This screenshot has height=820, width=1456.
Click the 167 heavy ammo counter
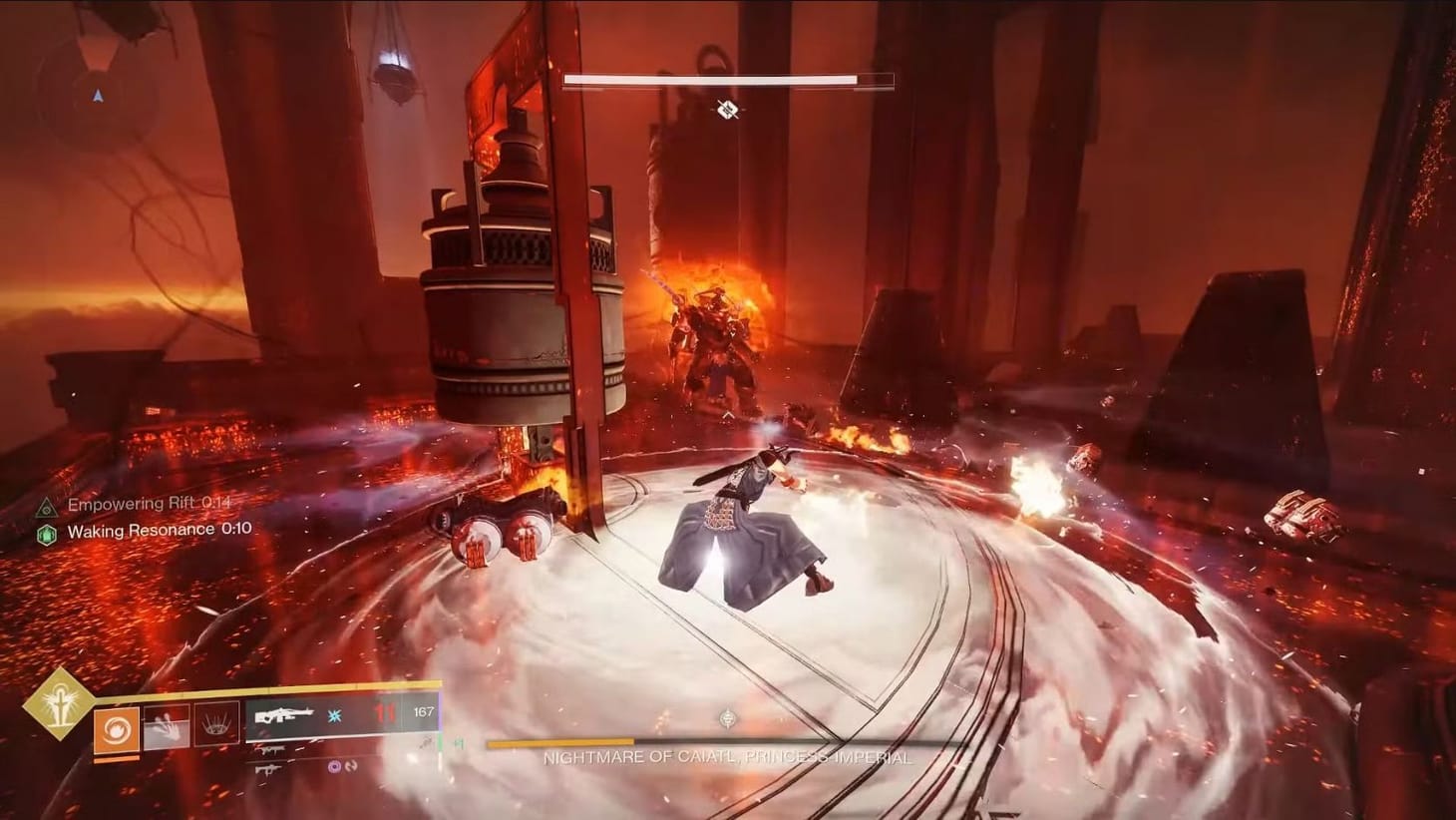click(x=422, y=712)
